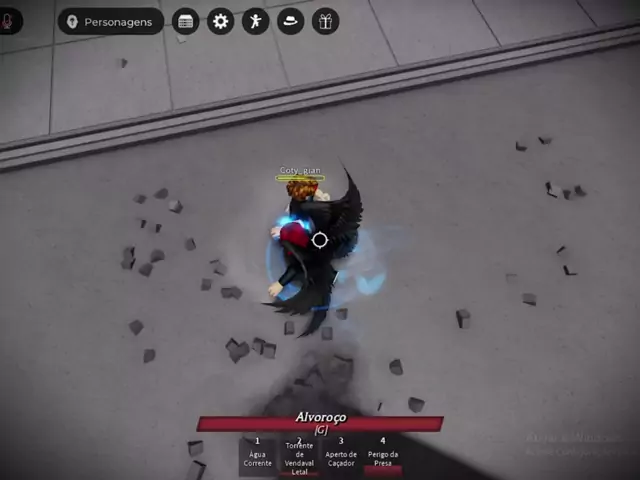This screenshot has width=640, height=480.
Task: Open the Personagens menu
Action: pyautogui.click(x=110, y=21)
